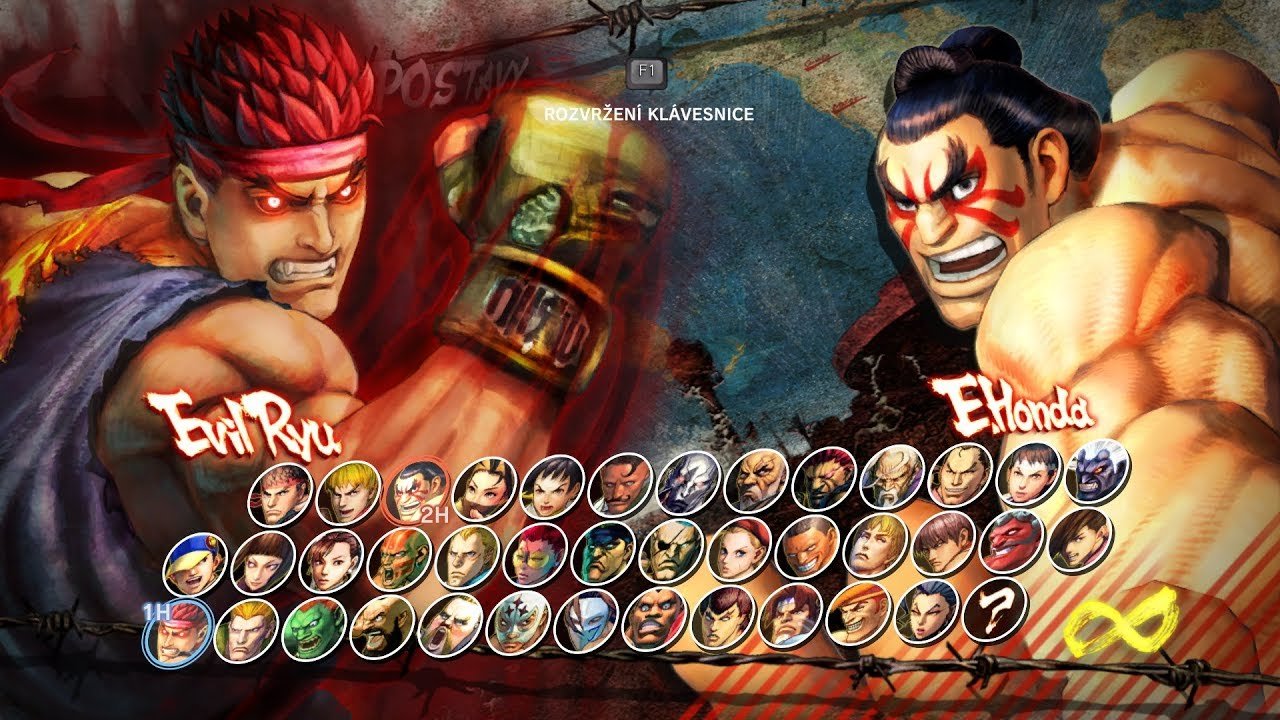
Task: Choose Adon with the orange hair
Action: point(859,613)
